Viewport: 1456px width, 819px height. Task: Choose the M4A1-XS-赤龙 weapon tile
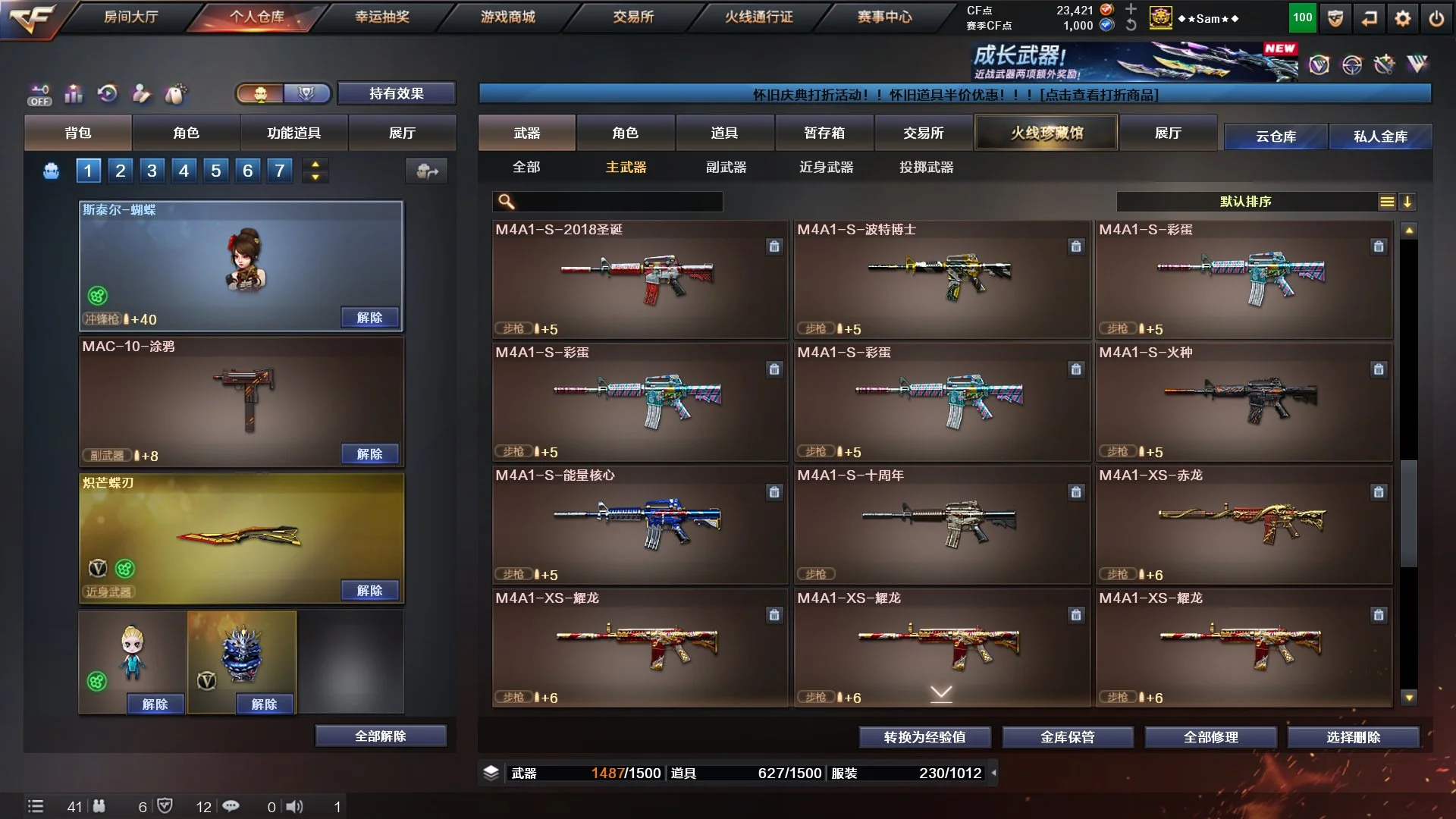coord(1244,525)
